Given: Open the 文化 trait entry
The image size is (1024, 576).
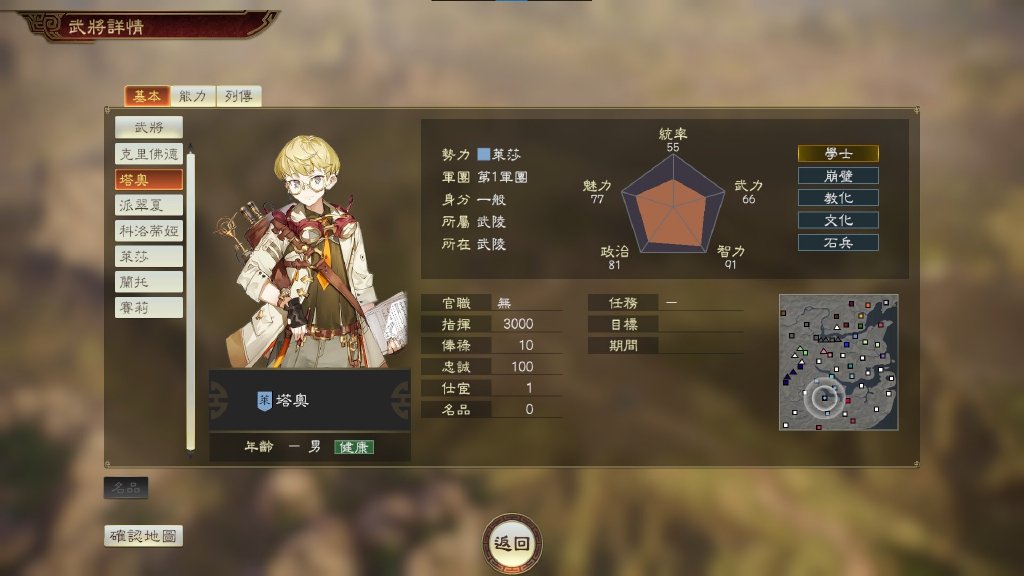Looking at the screenshot, I should (838, 220).
